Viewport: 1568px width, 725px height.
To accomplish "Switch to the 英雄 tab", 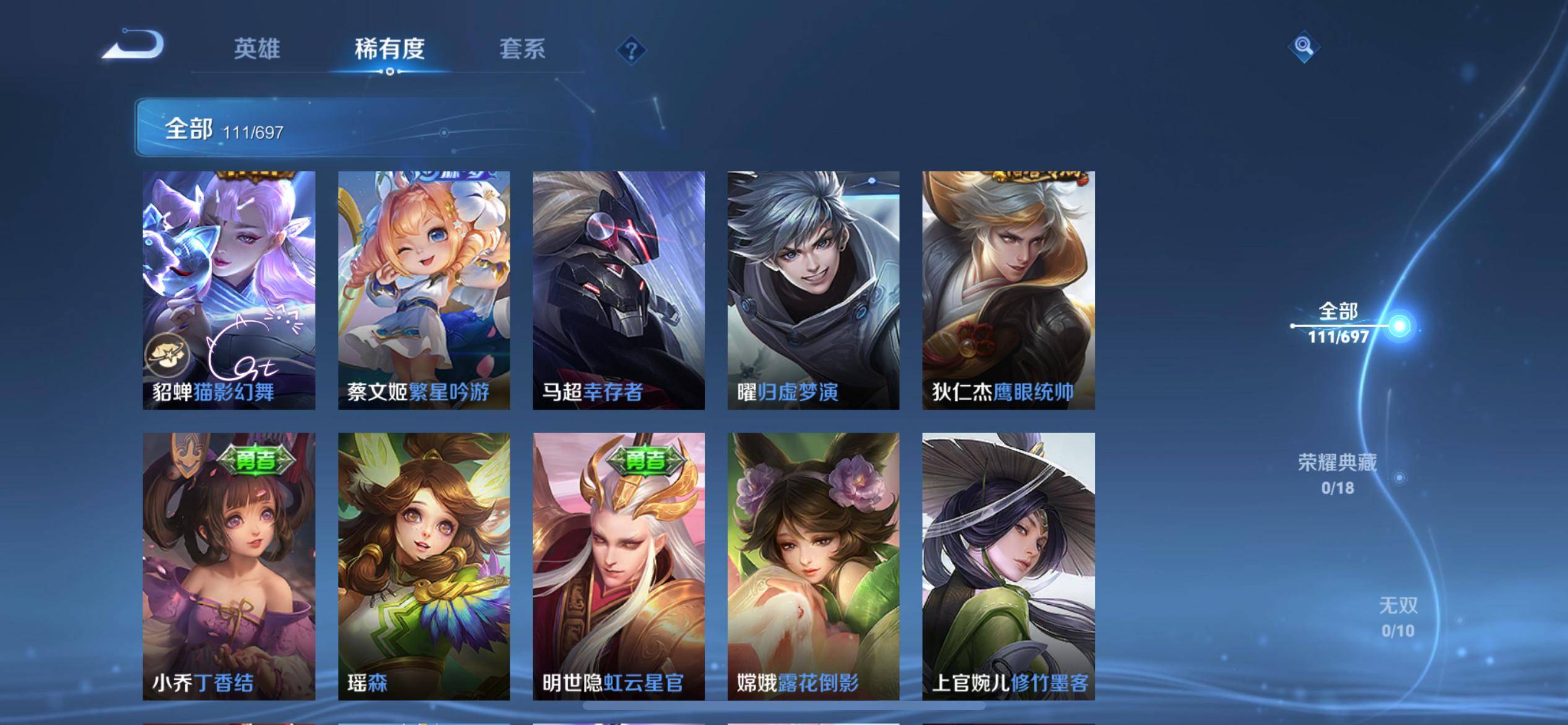I will 257,49.
